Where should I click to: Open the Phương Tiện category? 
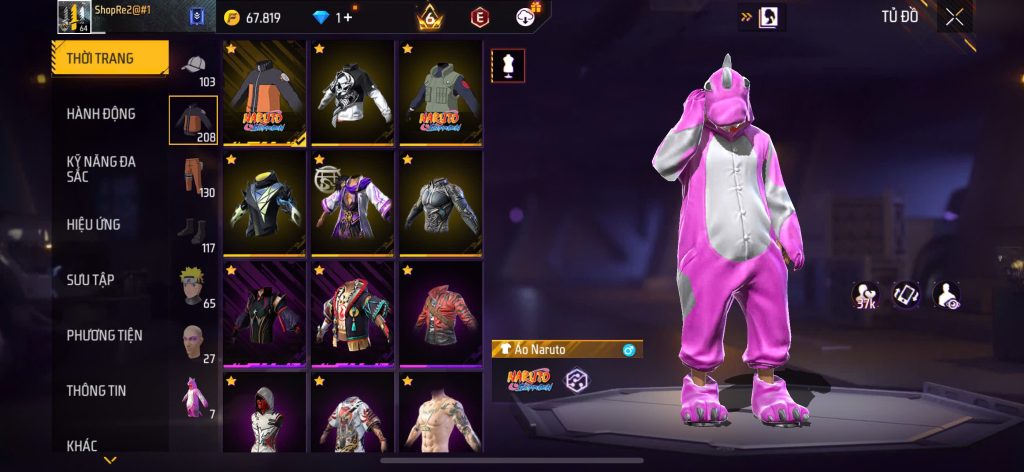click(x=104, y=335)
